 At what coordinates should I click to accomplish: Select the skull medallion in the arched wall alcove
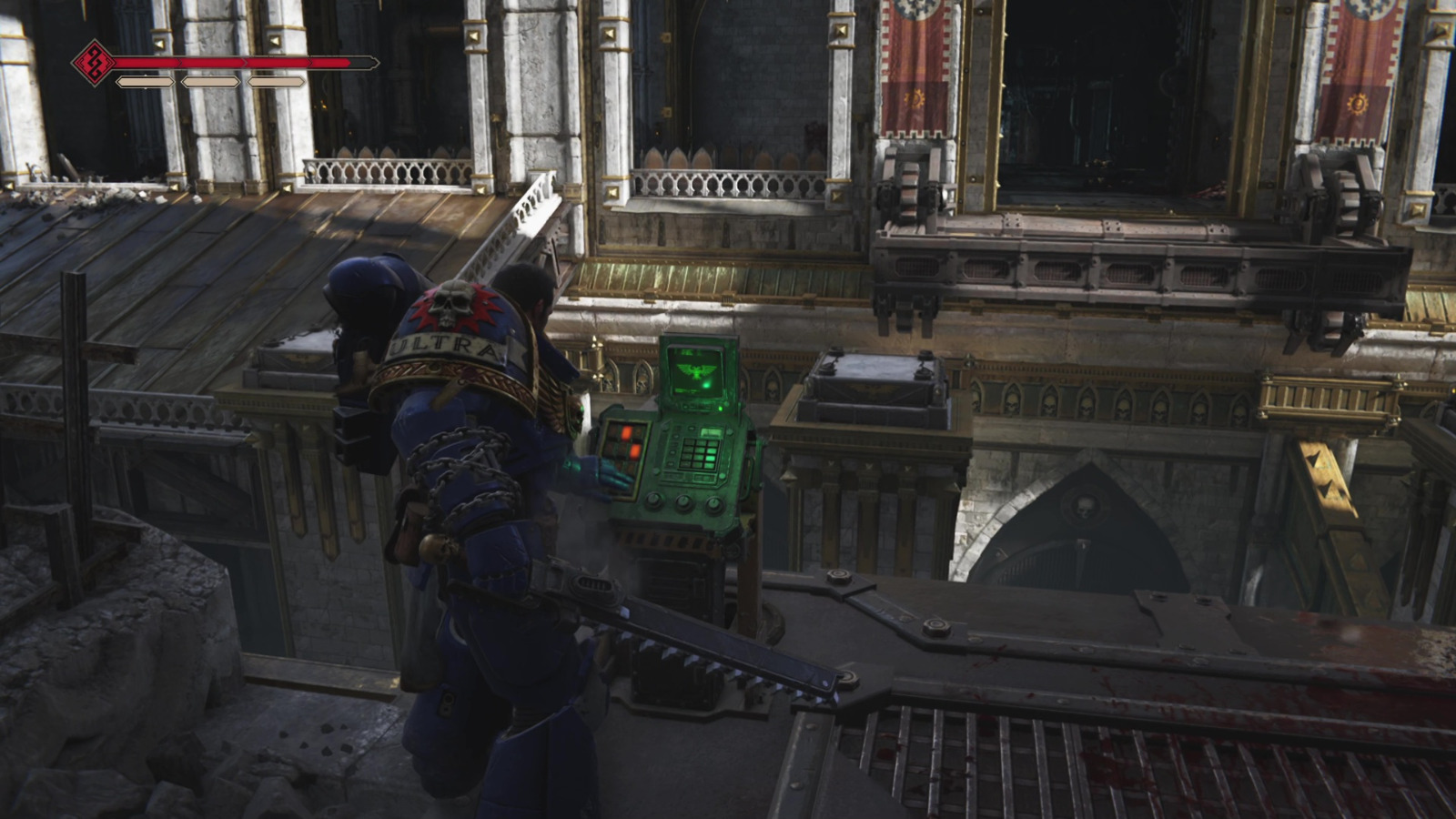1086,507
